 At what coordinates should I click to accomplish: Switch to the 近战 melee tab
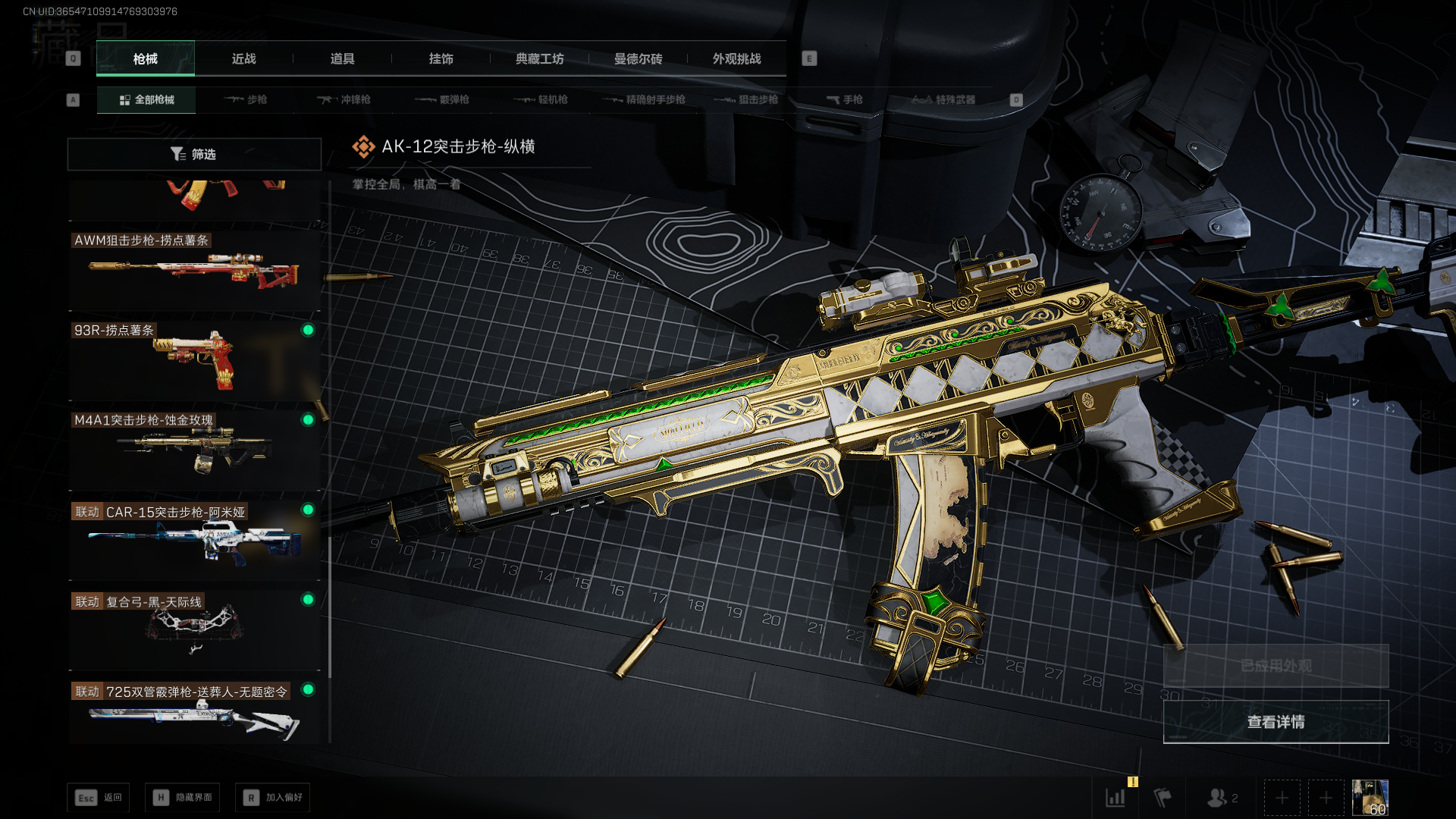[243, 58]
